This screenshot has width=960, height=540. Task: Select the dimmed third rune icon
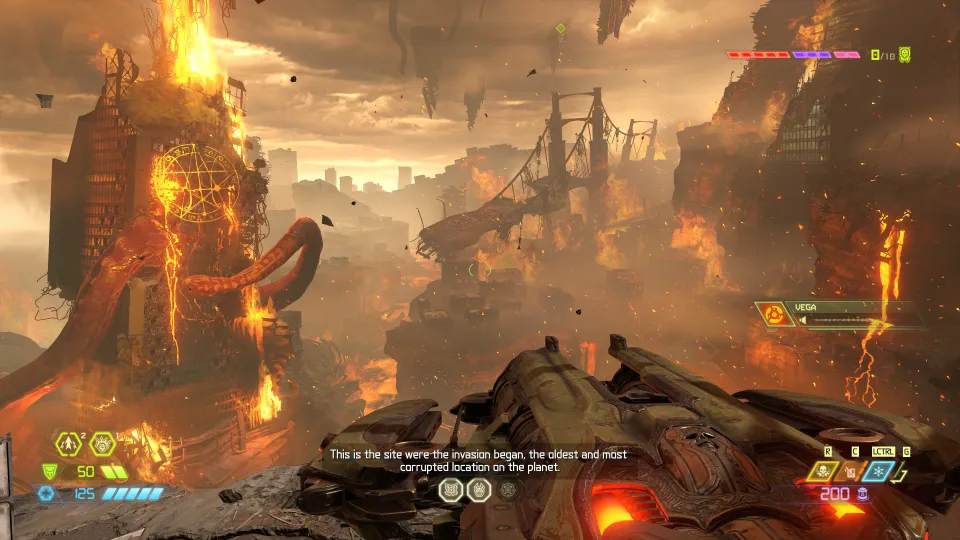coord(508,489)
